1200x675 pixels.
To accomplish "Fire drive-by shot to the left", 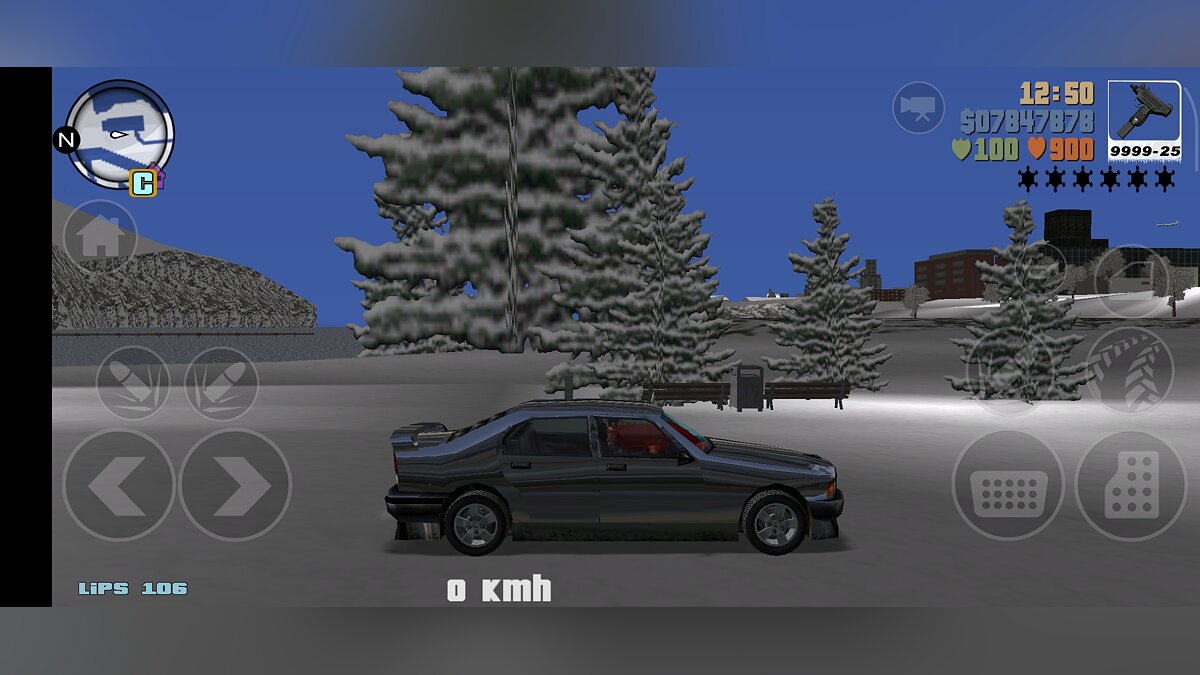I will point(133,383).
